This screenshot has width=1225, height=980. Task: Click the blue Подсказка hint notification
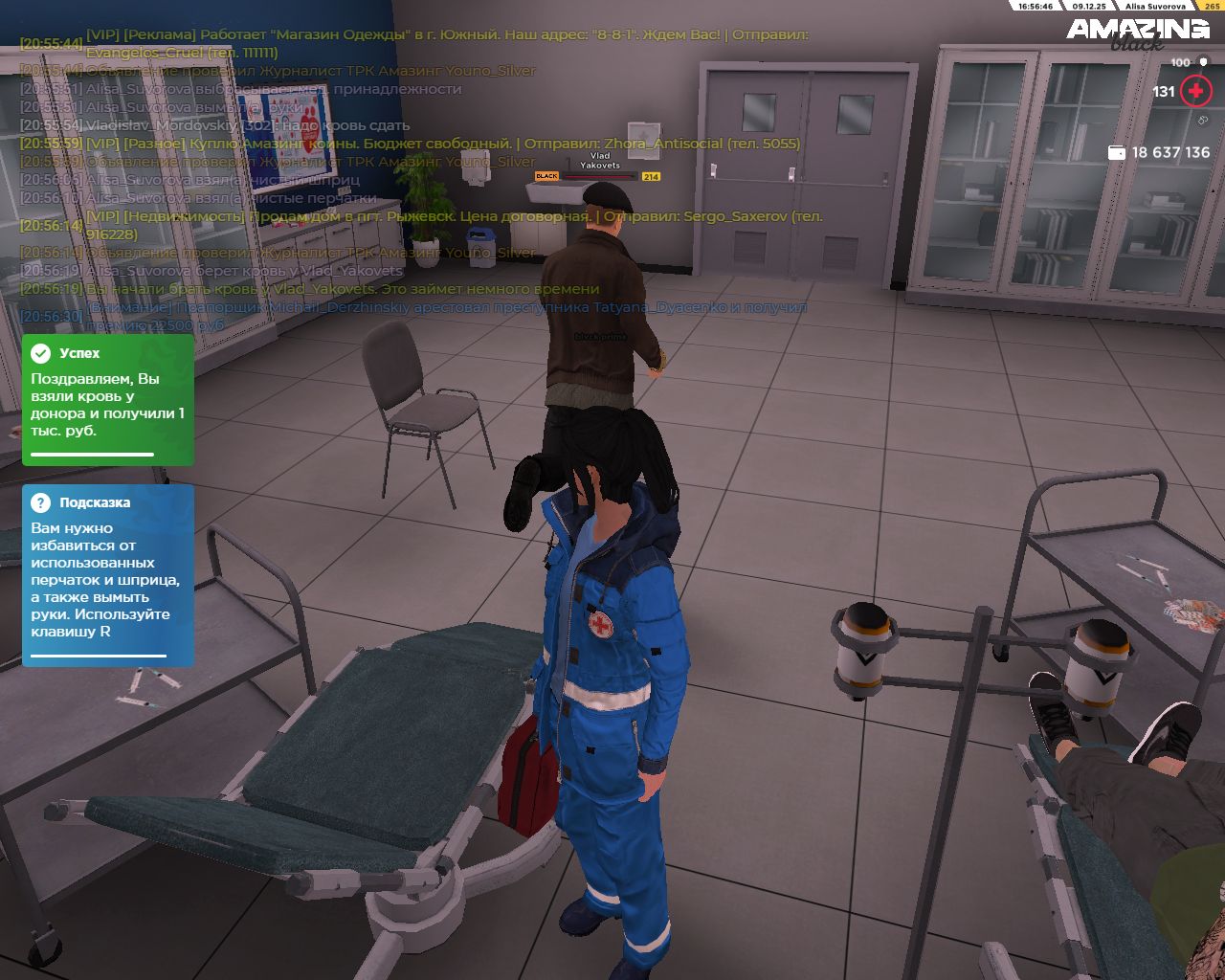click(107, 574)
